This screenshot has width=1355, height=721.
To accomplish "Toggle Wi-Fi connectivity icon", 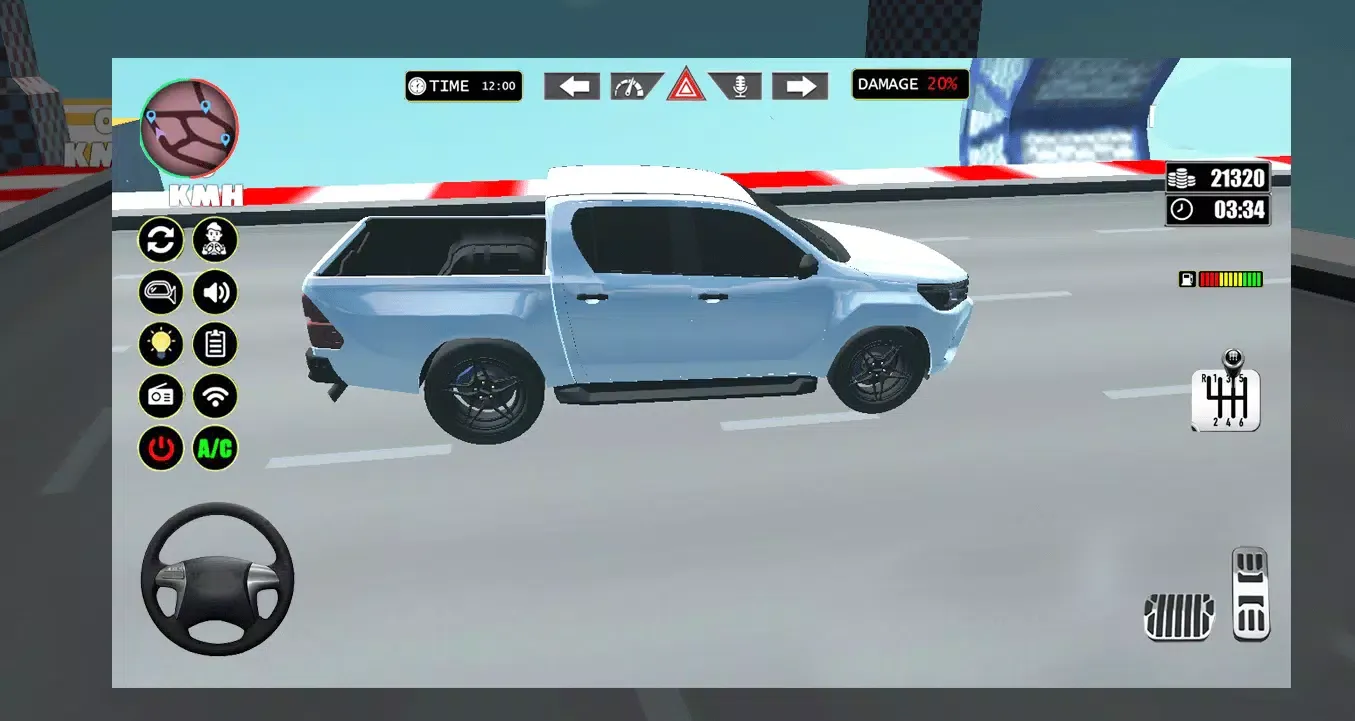I will coord(214,396).
